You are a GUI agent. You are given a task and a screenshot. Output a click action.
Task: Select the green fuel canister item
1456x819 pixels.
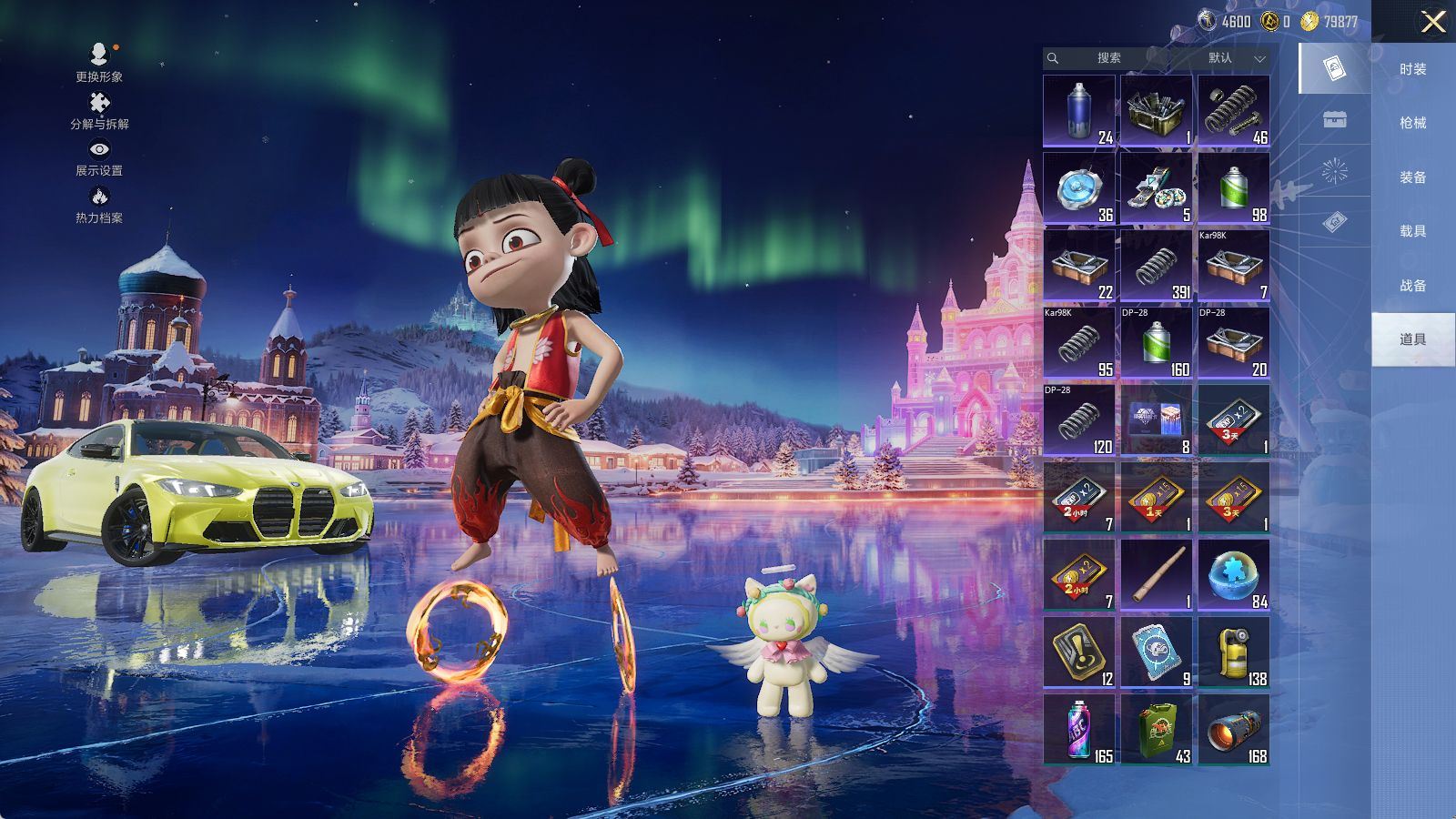(x=1156, y=730)
